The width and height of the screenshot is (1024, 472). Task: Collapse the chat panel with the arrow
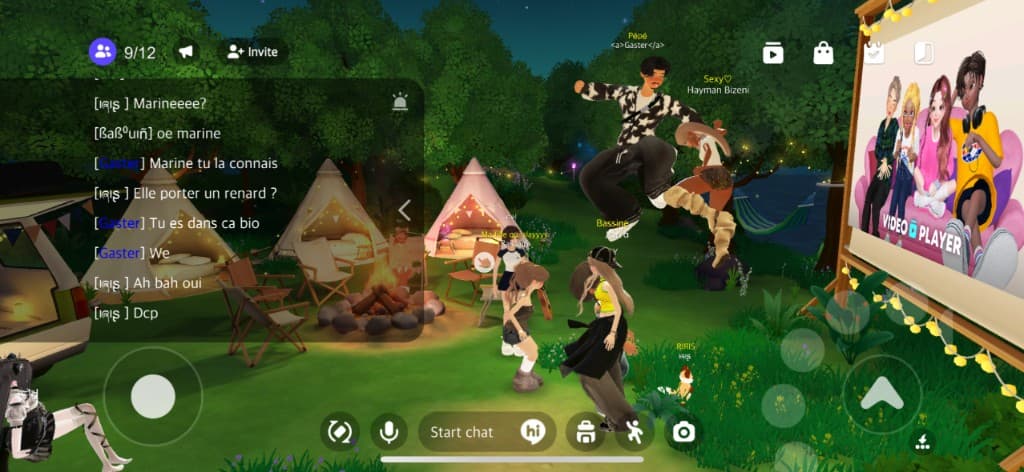tap(405, 210)
